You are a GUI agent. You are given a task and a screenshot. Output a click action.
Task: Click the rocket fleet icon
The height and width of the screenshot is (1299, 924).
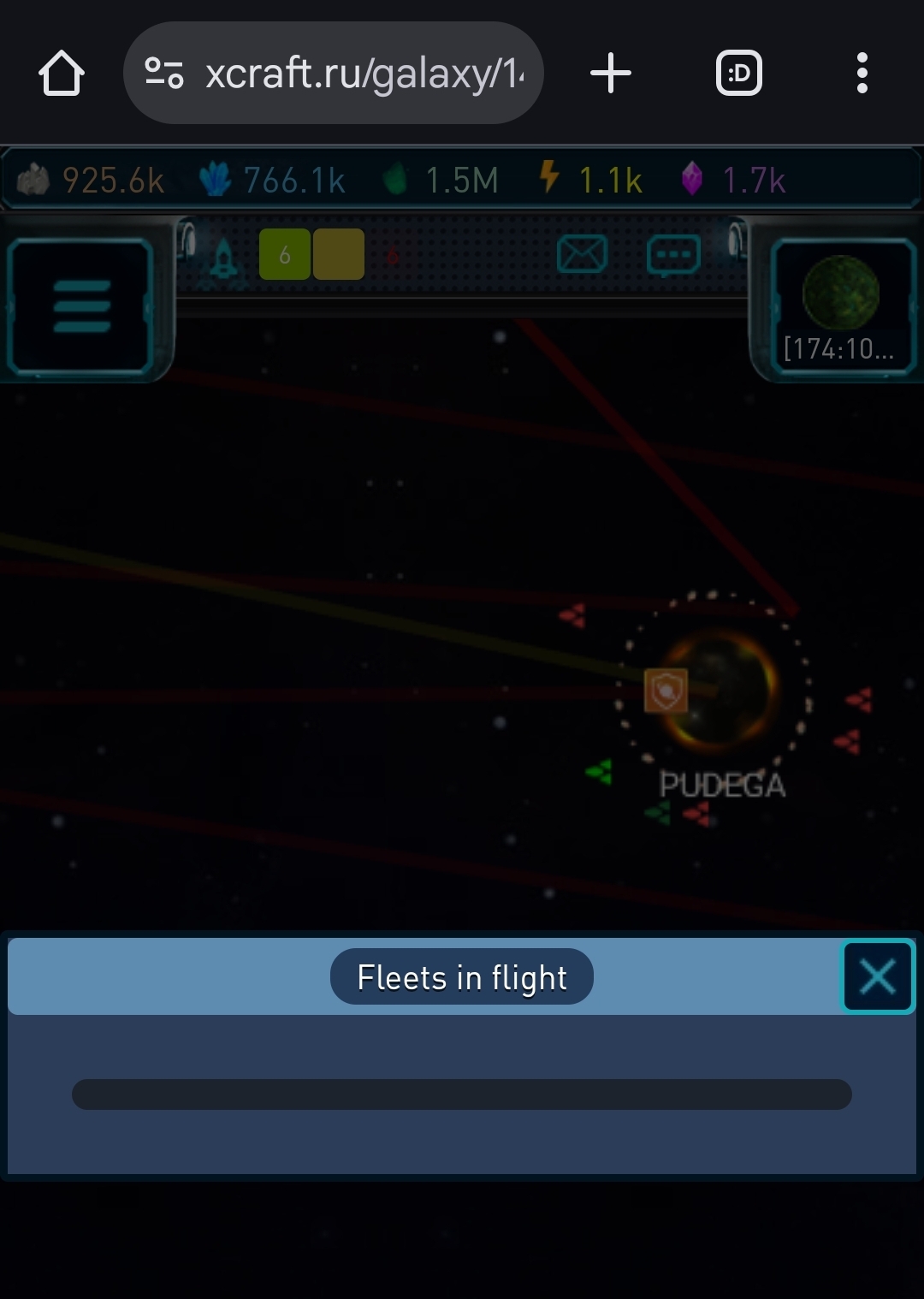(223, 257)
